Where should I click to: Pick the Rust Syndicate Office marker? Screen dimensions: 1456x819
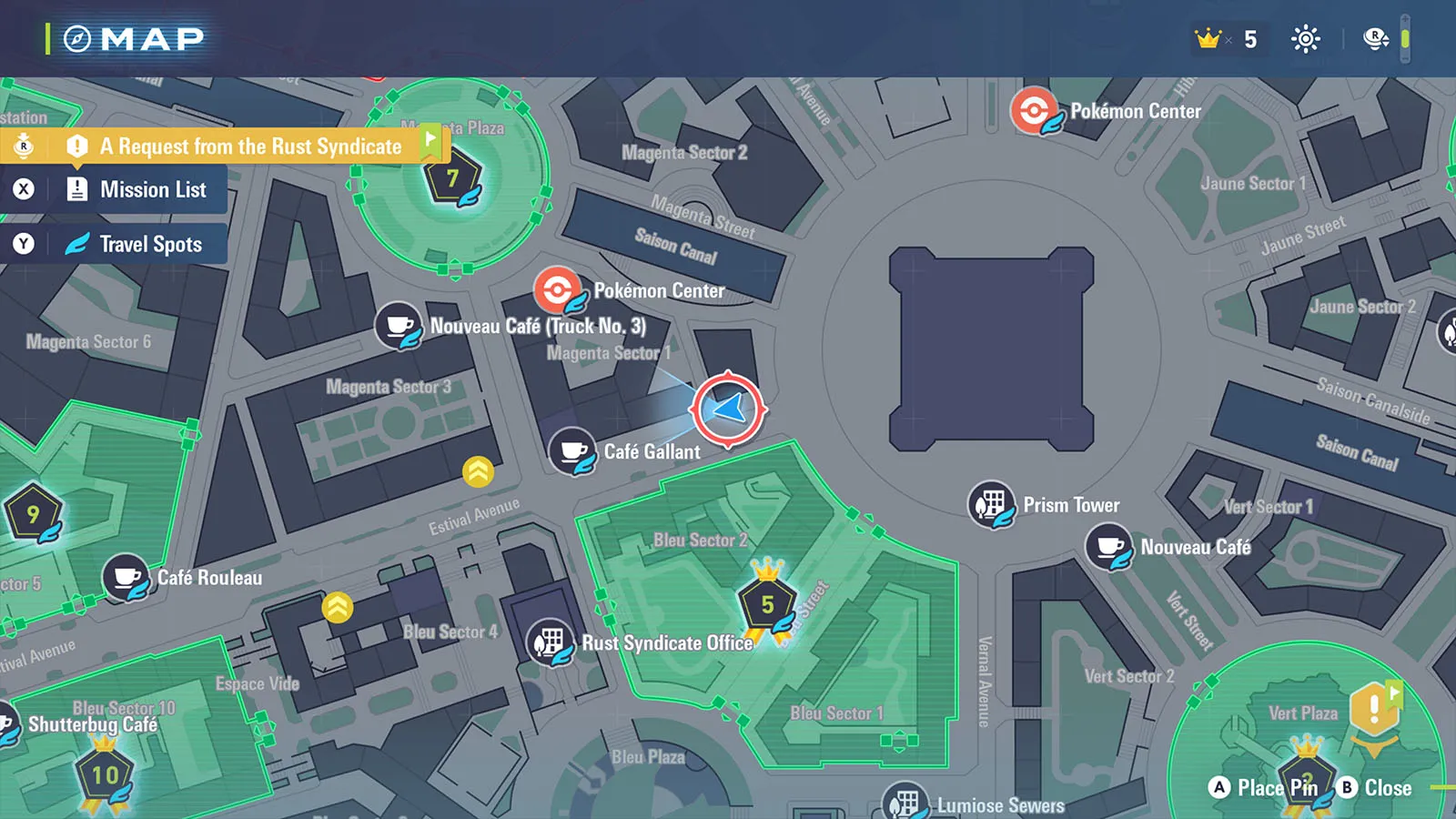coord(550,642)
